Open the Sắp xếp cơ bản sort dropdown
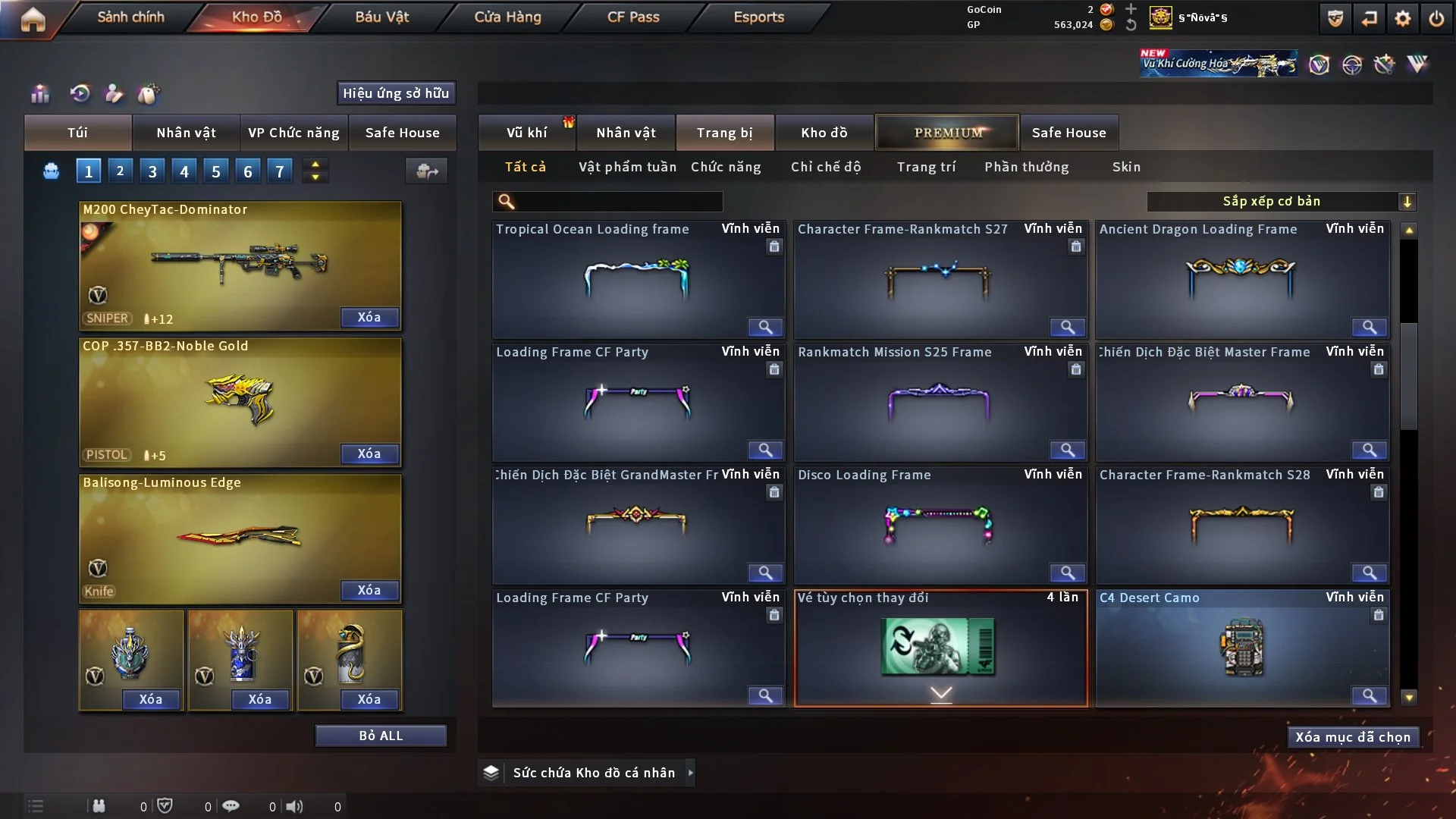 point(1281,202)
